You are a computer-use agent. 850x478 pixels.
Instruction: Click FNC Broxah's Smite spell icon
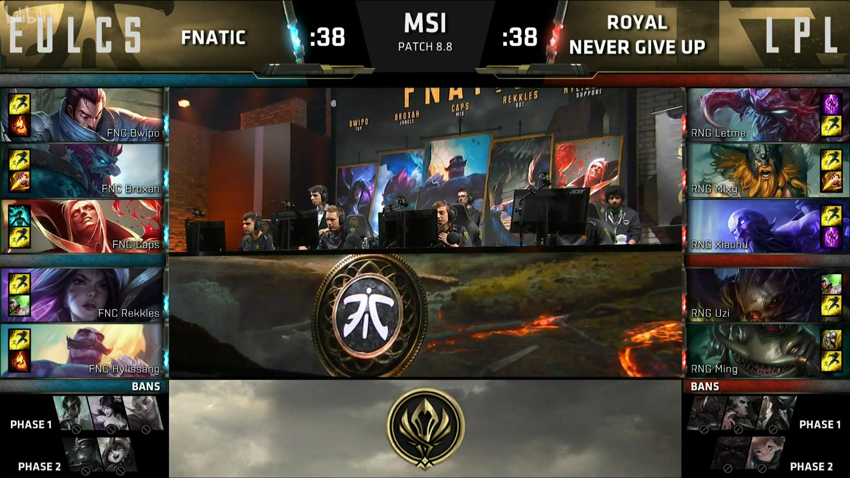tap(19, 182)
